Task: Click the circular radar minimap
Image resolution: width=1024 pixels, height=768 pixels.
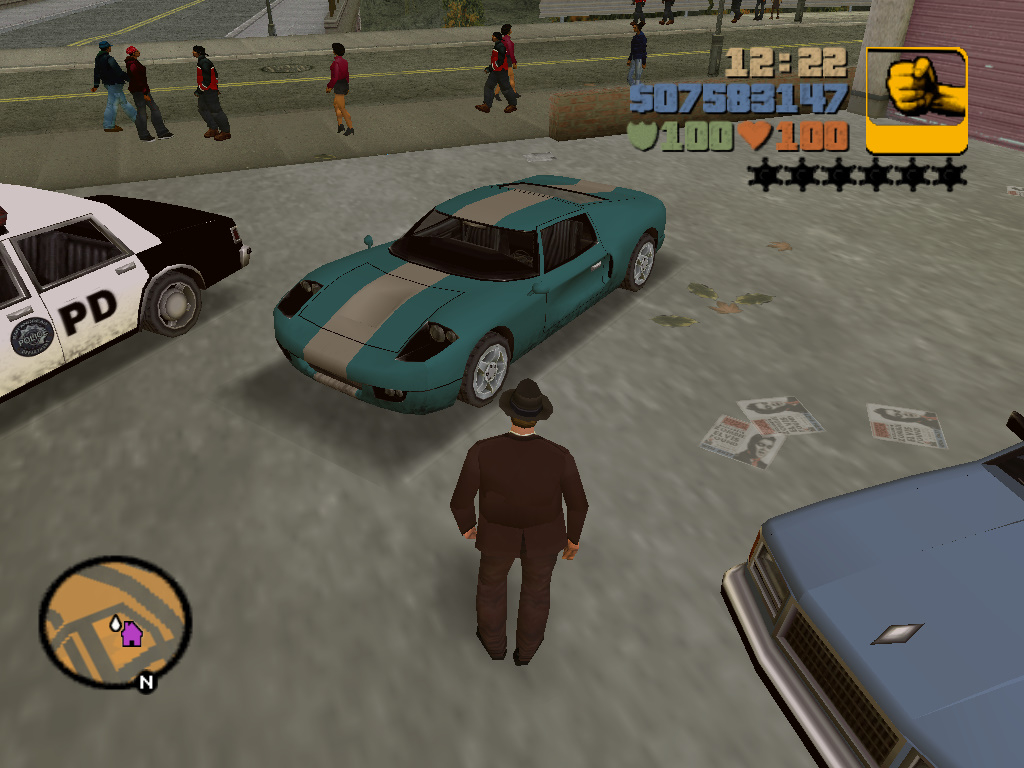Action: click(x=115, y=620)
